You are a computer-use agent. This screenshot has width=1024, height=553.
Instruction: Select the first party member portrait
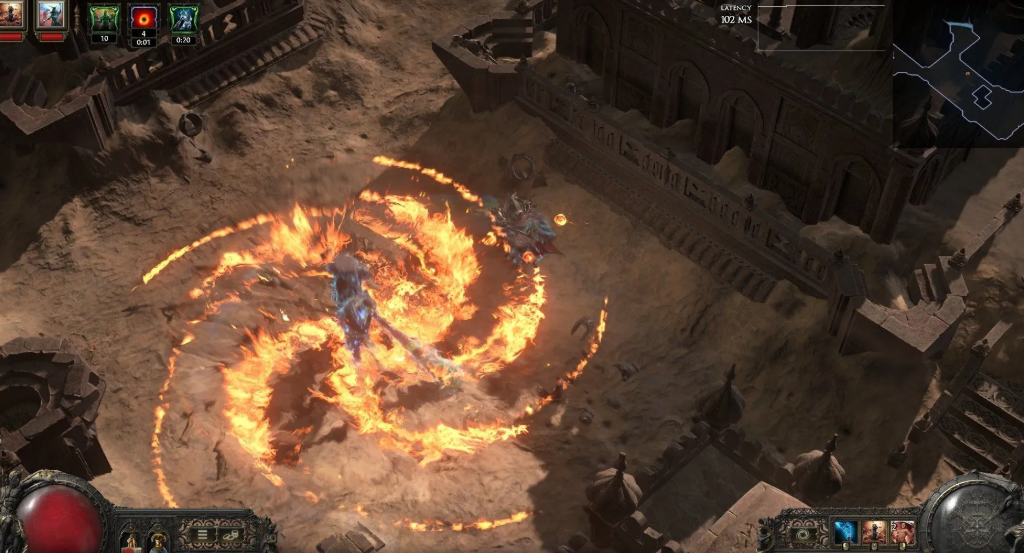pos(12,15)
